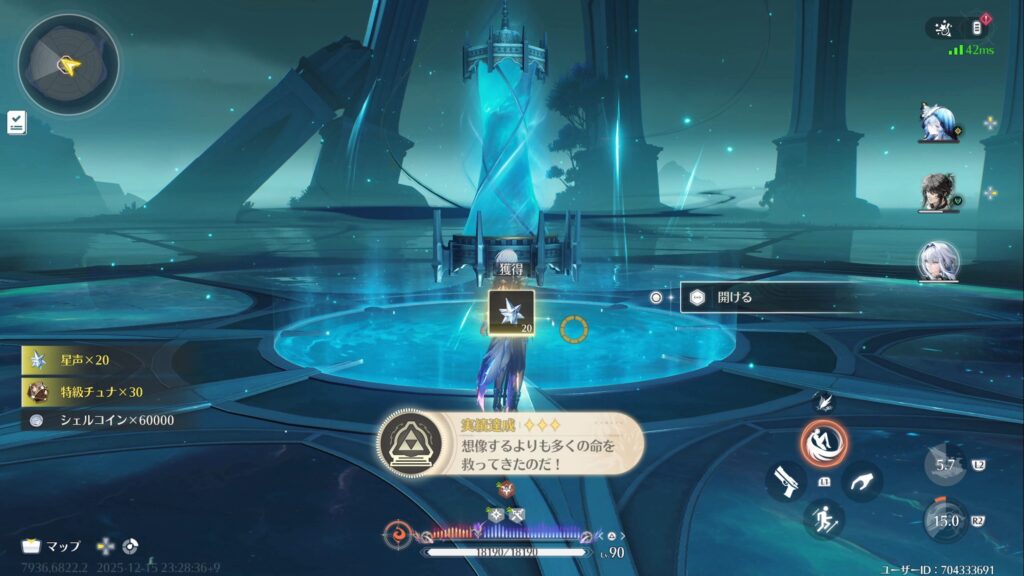Open the circular minimap

68,65
